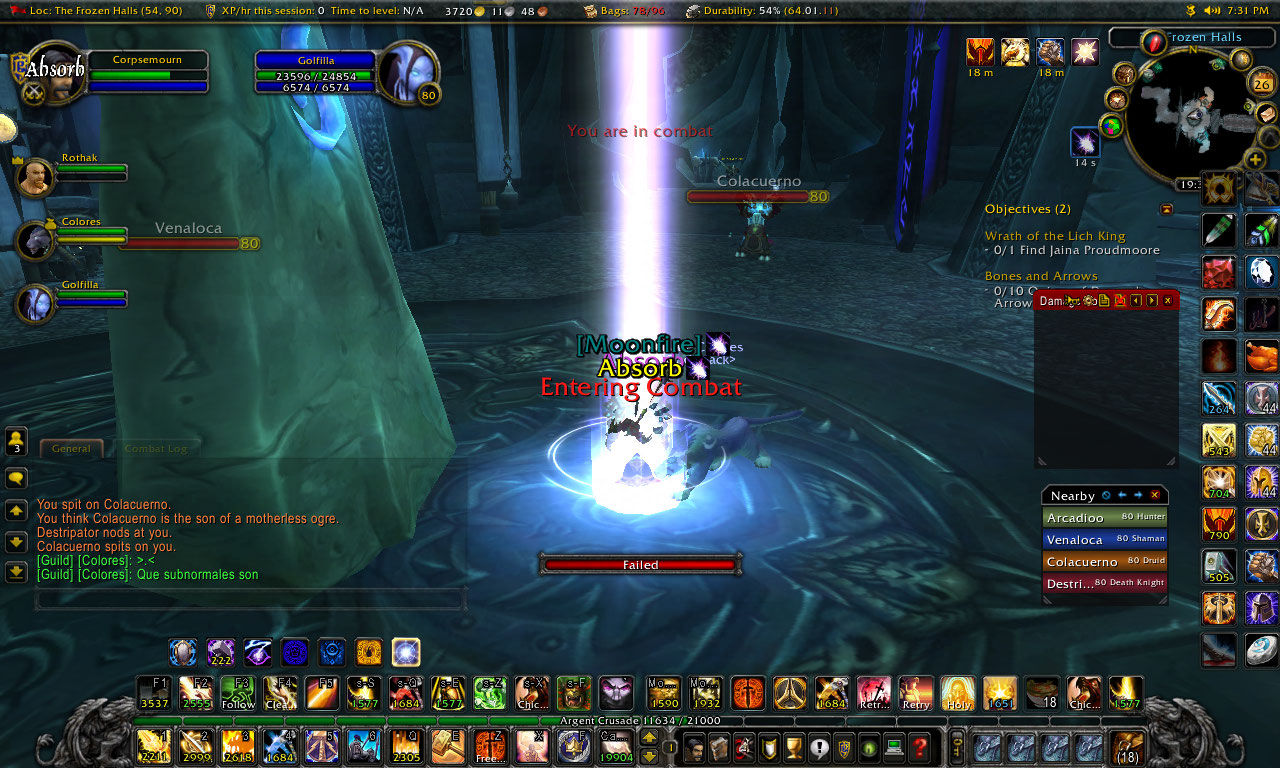This screenshot has width=1280, height=768.
Task: Target Arcadioo in the Nearby list
Action: (x=1104, y=518)
